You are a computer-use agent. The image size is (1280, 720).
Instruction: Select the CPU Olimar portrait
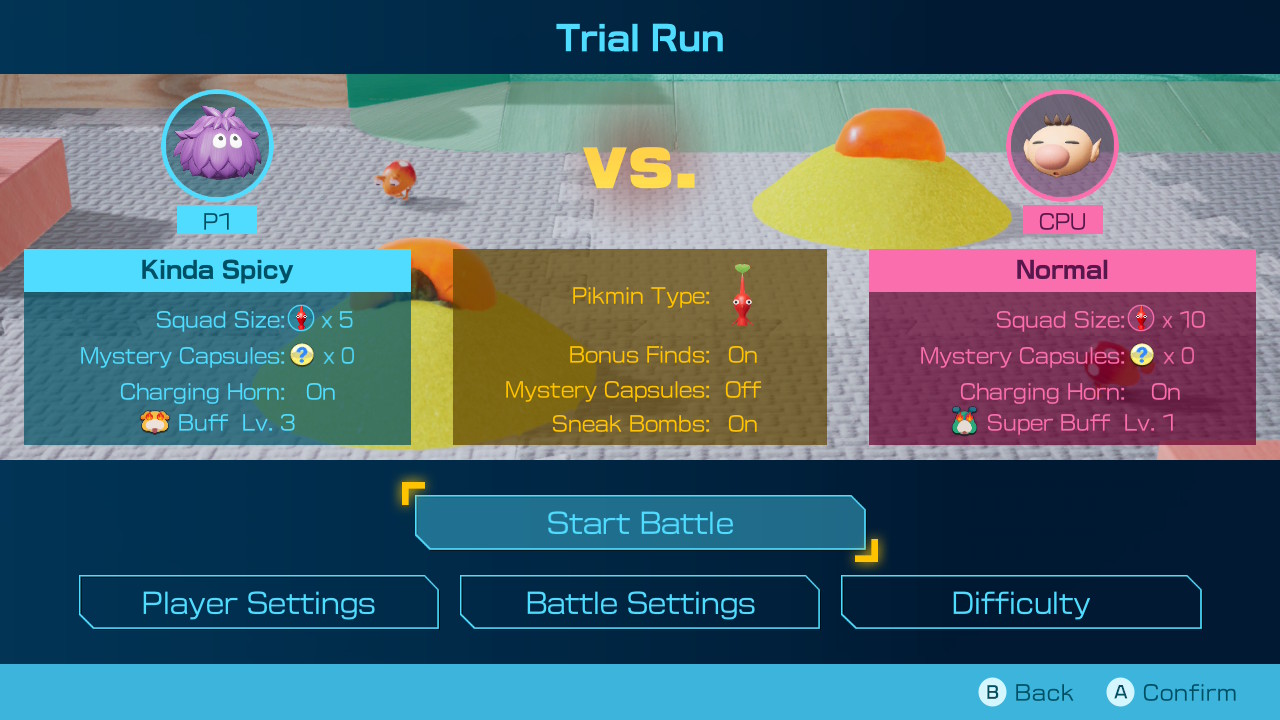coord(1062,146)
